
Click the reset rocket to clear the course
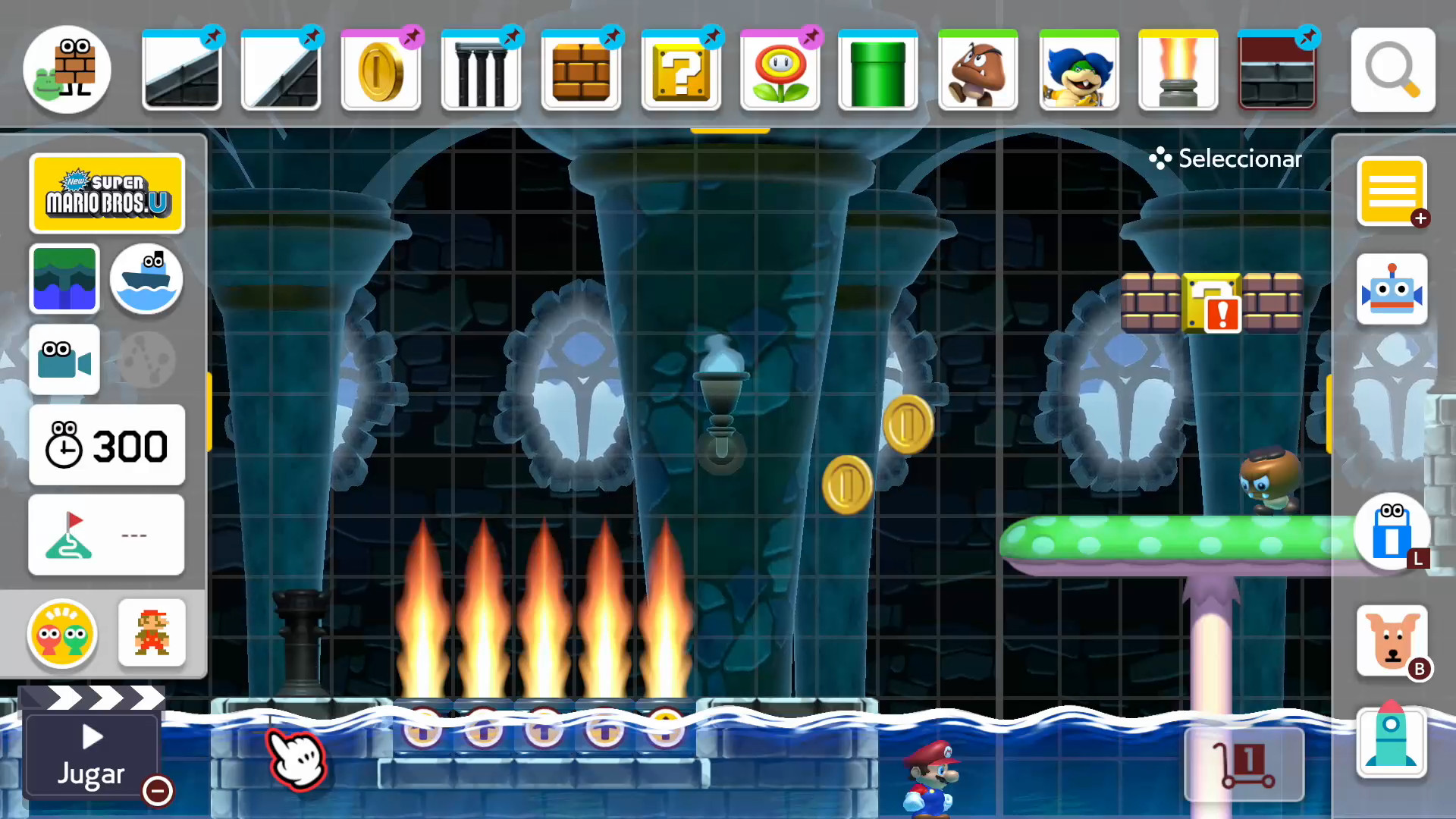(x=1393, y=743)
